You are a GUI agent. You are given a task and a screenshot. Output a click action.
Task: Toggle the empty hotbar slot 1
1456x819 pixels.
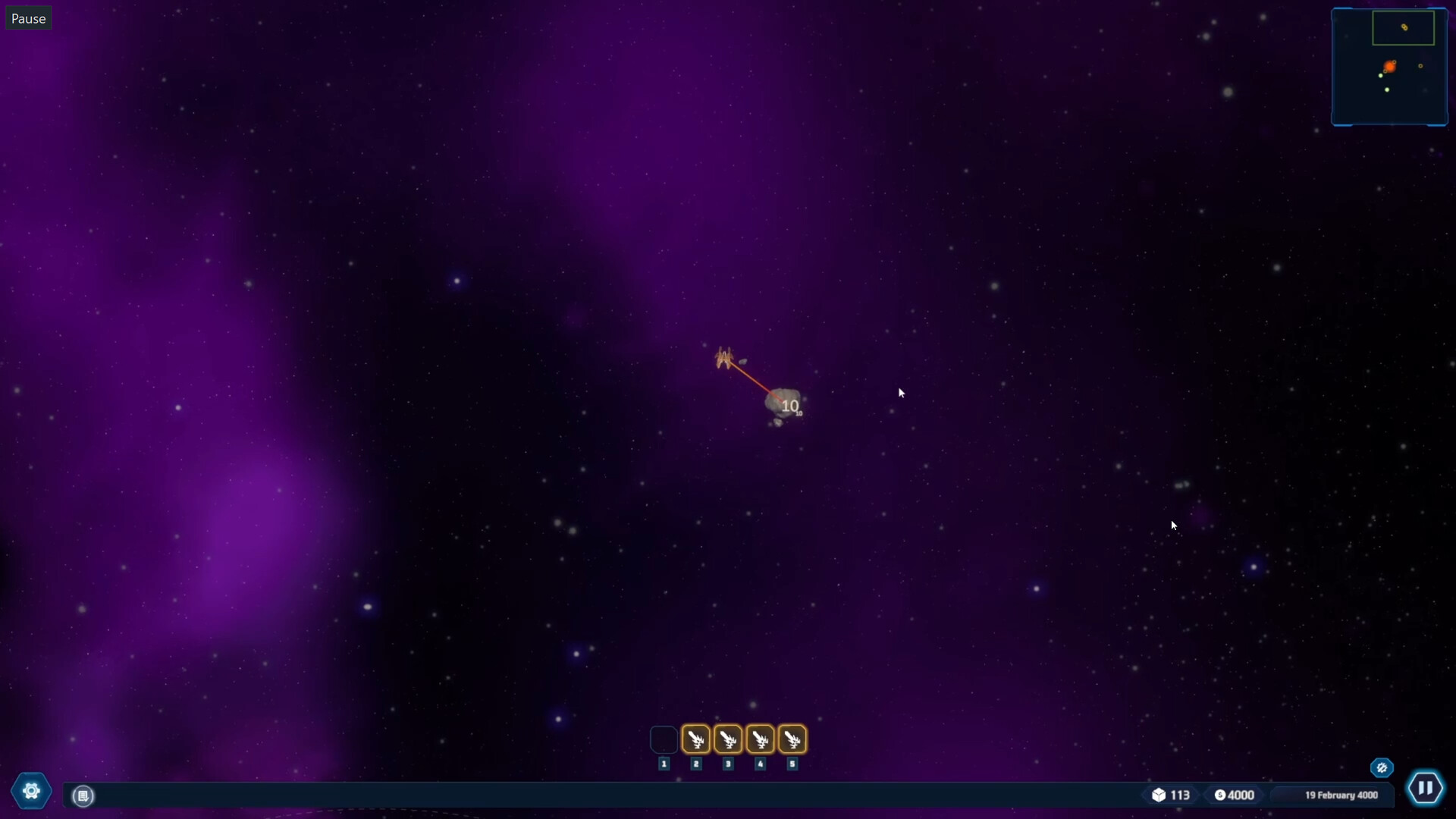pos(663,739)
